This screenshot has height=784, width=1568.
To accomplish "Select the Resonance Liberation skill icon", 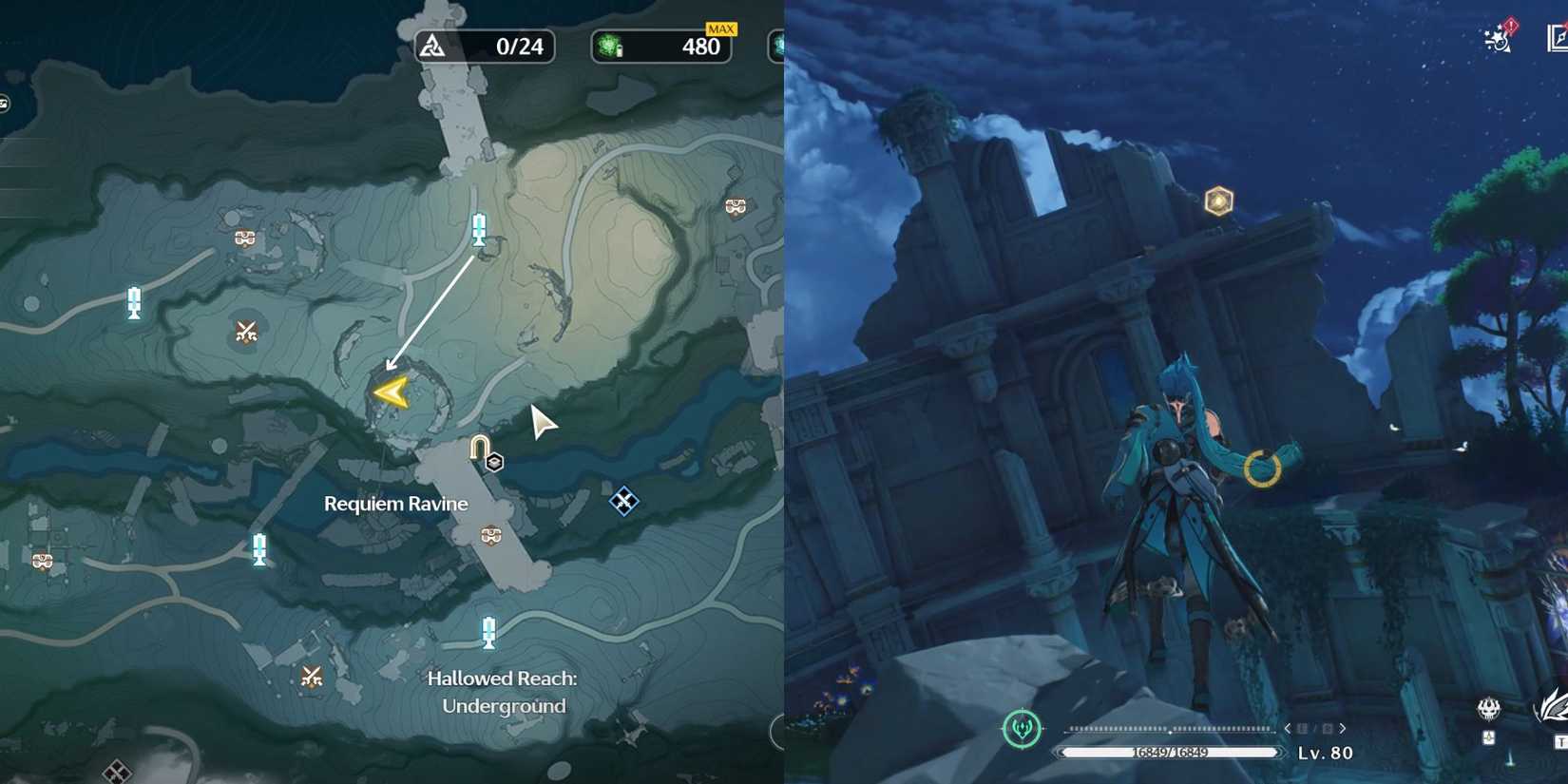I will click(1023, 730).
